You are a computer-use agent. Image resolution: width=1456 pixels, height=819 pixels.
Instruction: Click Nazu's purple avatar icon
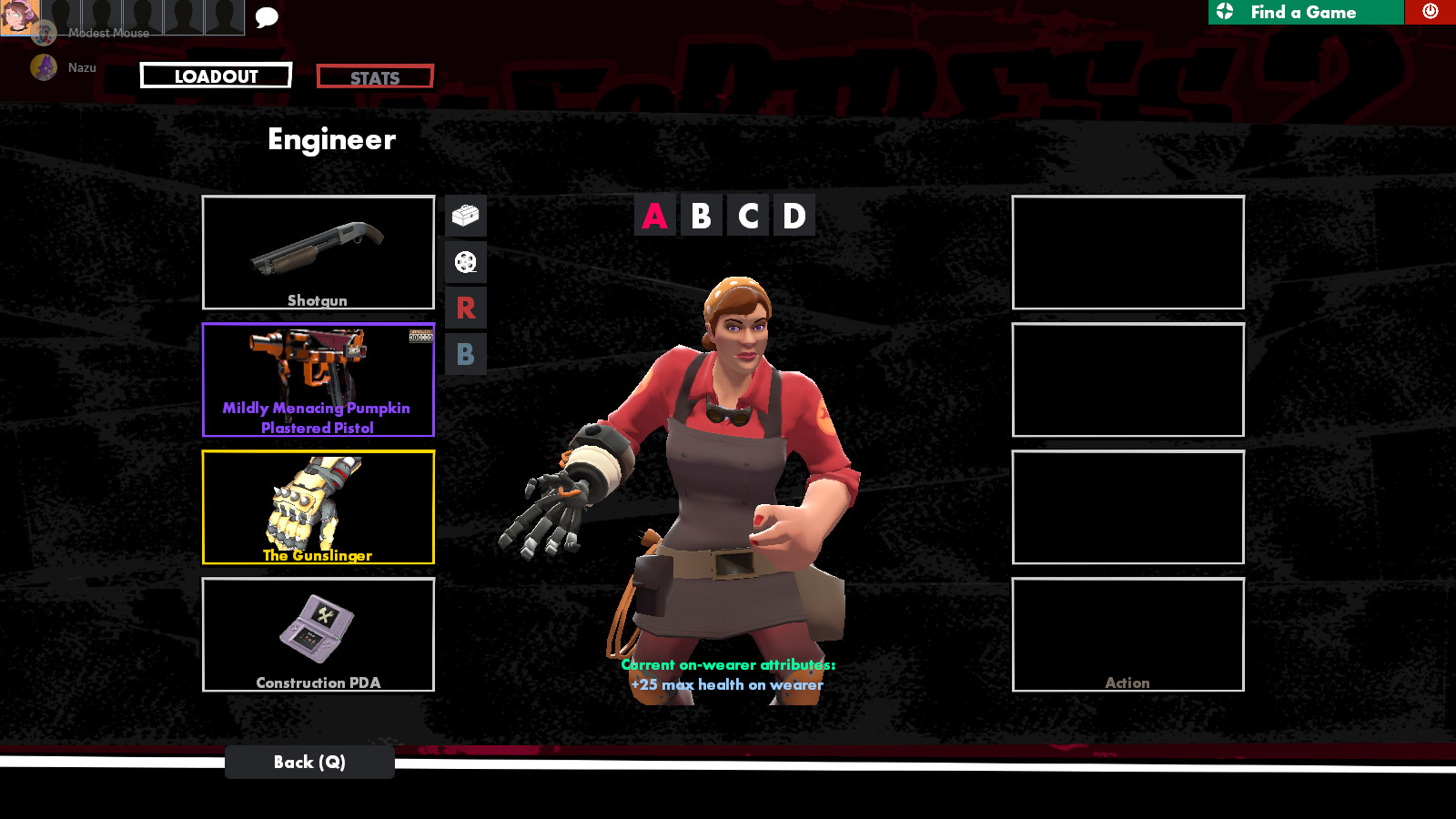[44, 66]
